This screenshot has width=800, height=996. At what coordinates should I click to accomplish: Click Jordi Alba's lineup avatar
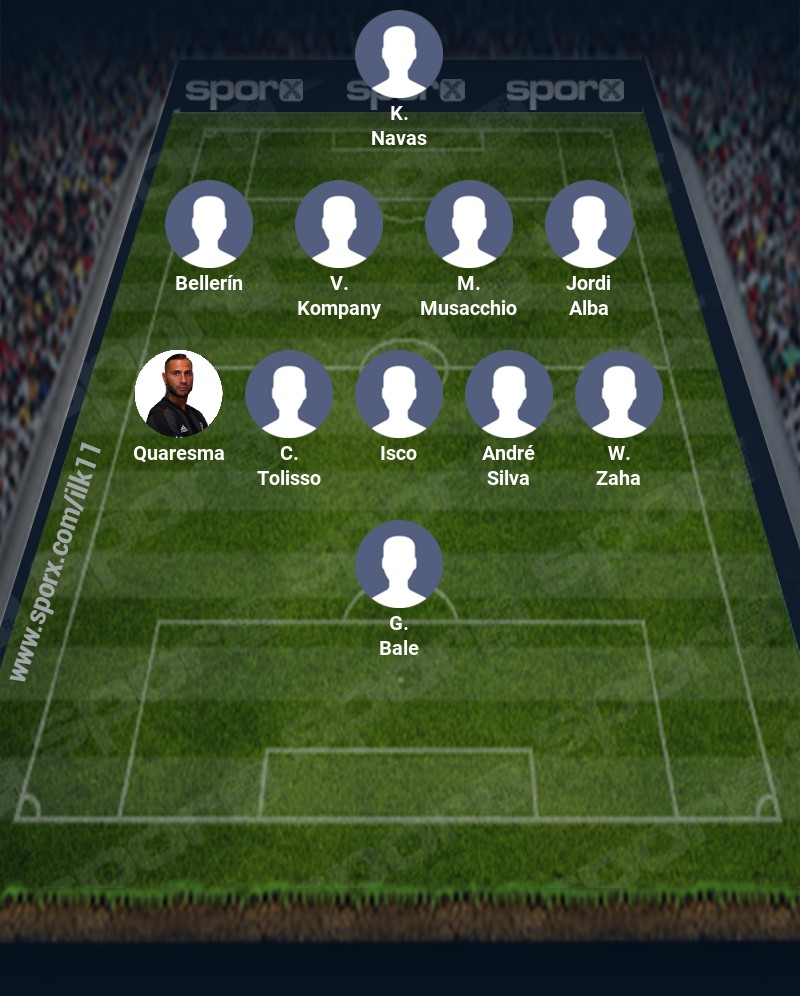[589, 224]
